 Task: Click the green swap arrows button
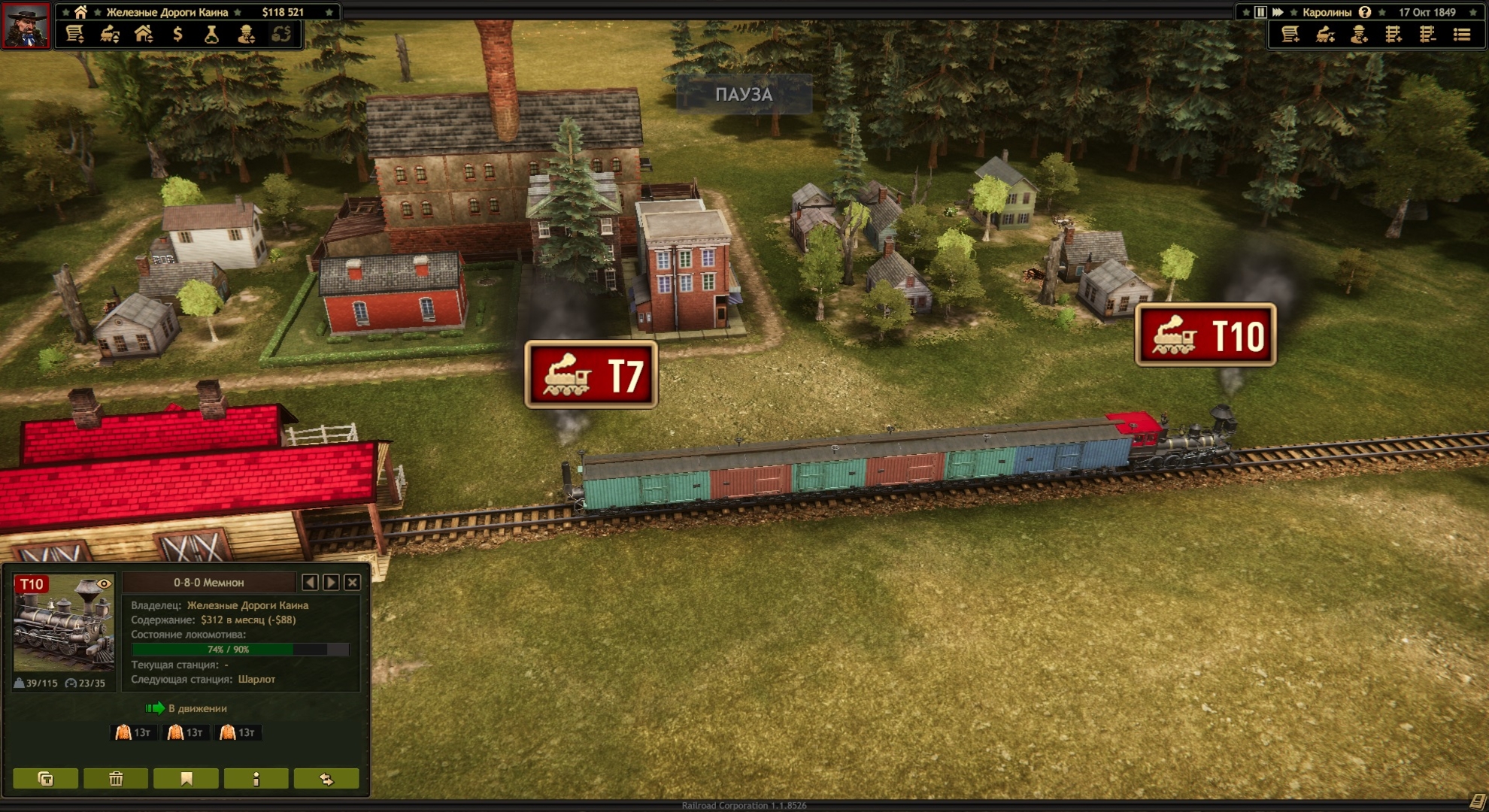click(326, 779)
